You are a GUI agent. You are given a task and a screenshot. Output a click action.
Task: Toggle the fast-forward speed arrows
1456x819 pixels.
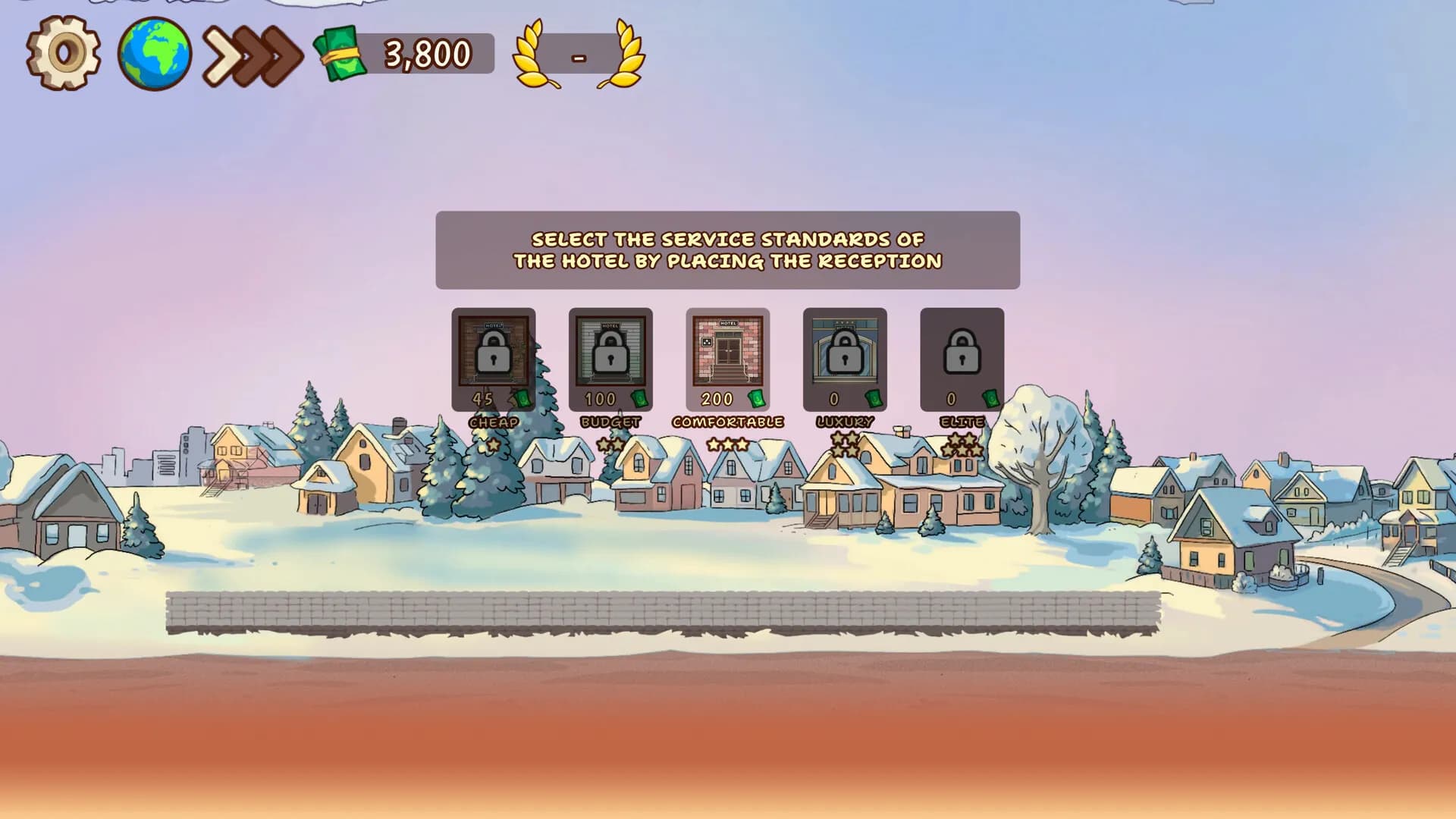pos(253,55)
